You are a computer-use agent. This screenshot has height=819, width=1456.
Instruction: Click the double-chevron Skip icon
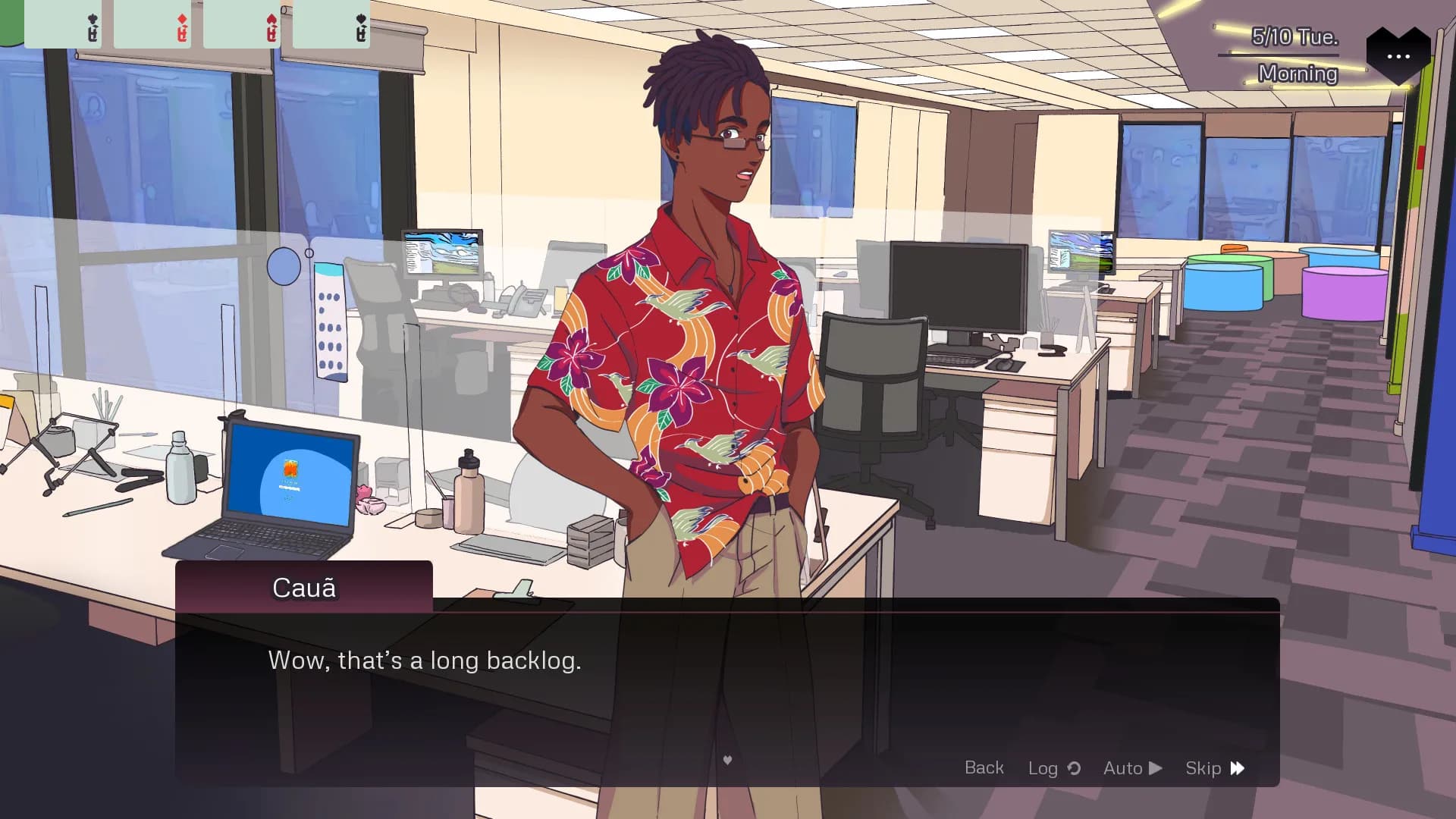click(x=1237, y=768)
